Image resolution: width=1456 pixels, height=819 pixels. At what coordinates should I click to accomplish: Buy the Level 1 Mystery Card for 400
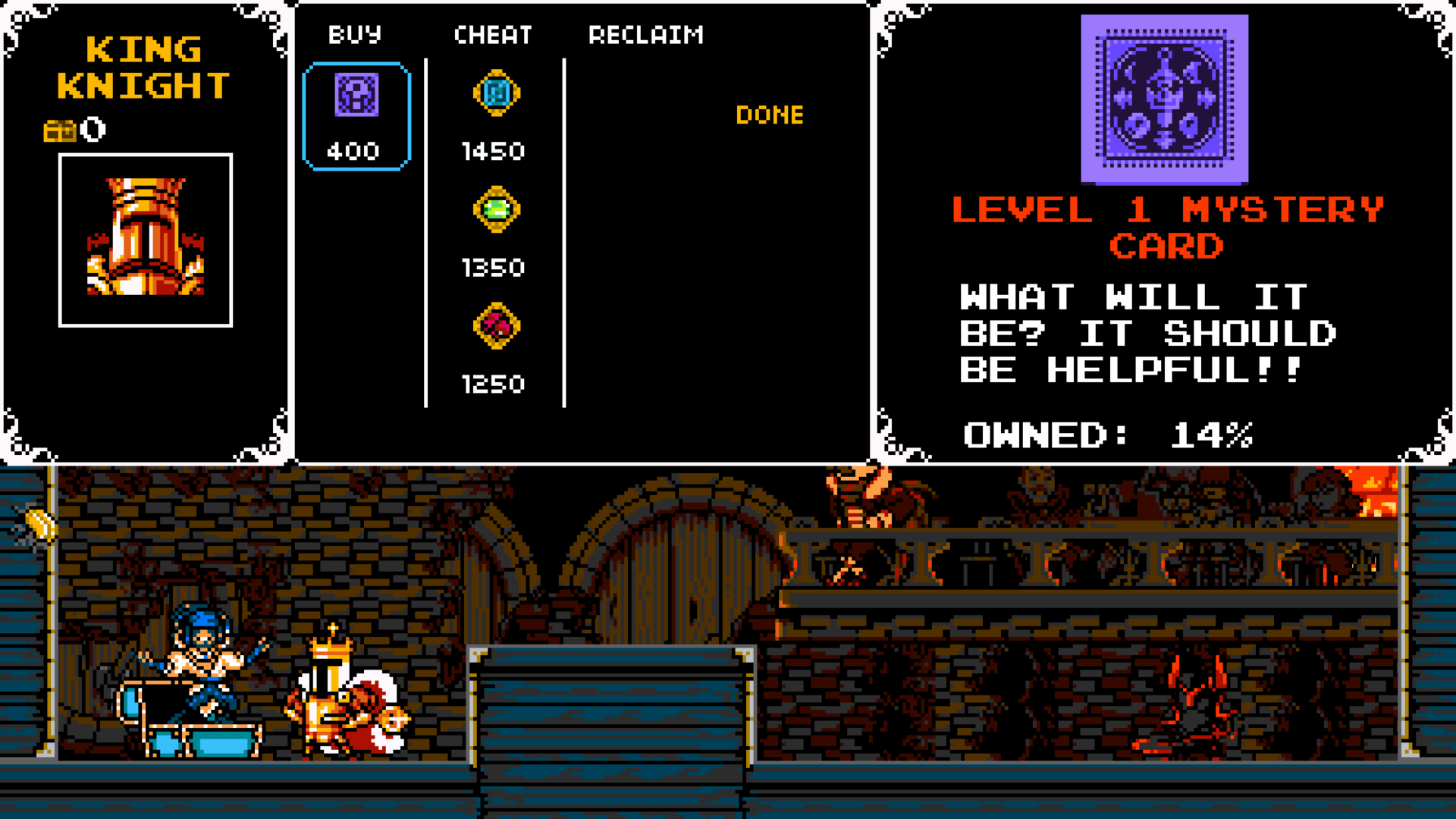click(x=356, y=116)
